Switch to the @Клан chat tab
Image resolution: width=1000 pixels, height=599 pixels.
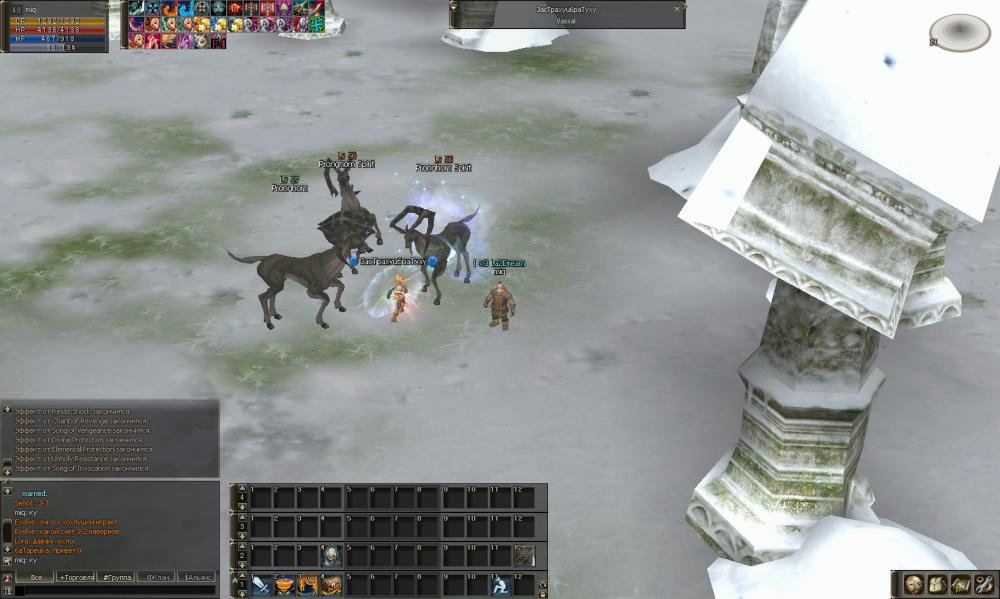(156, 578)
